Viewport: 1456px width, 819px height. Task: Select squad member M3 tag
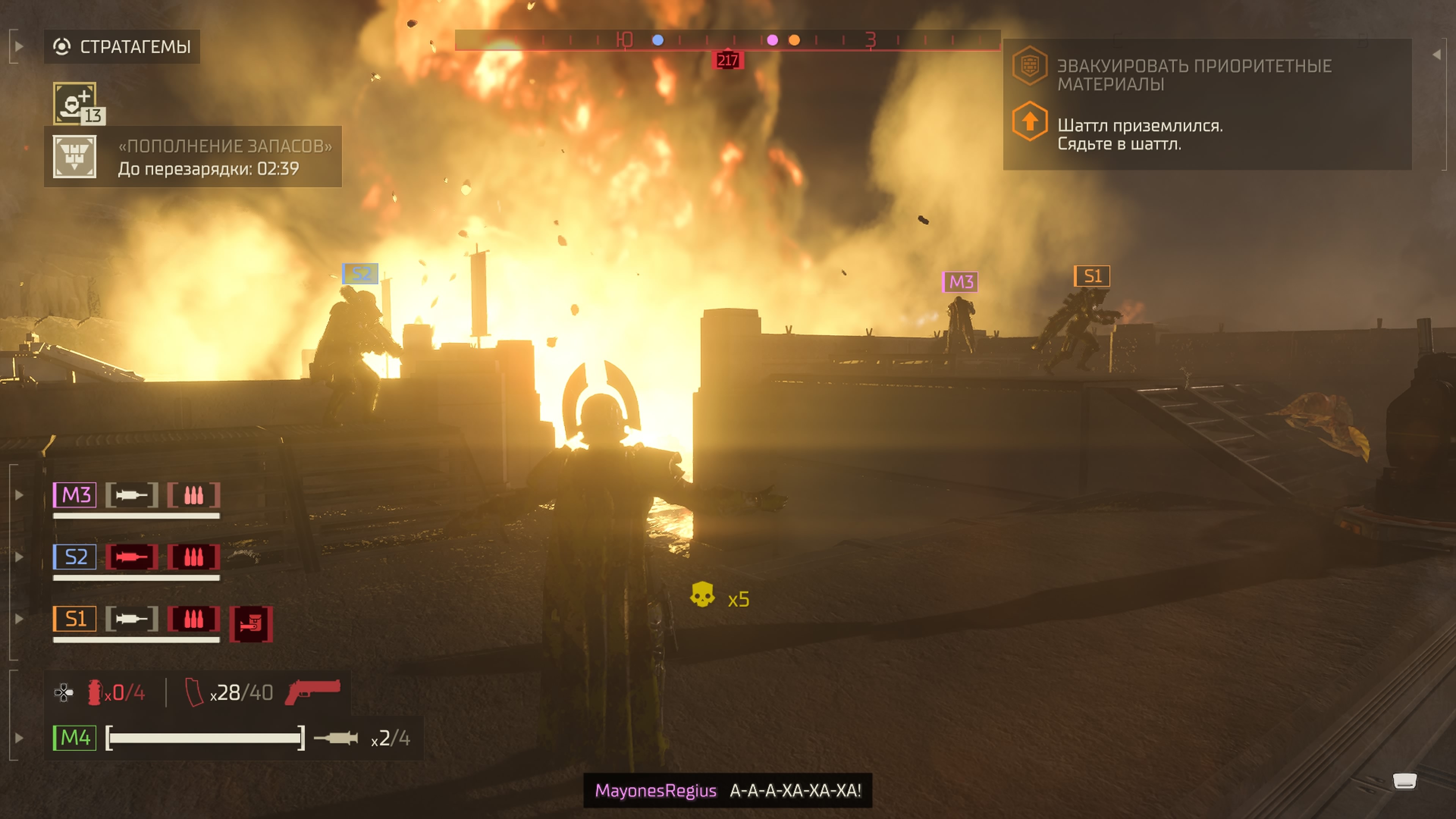[x=75, y=495]
